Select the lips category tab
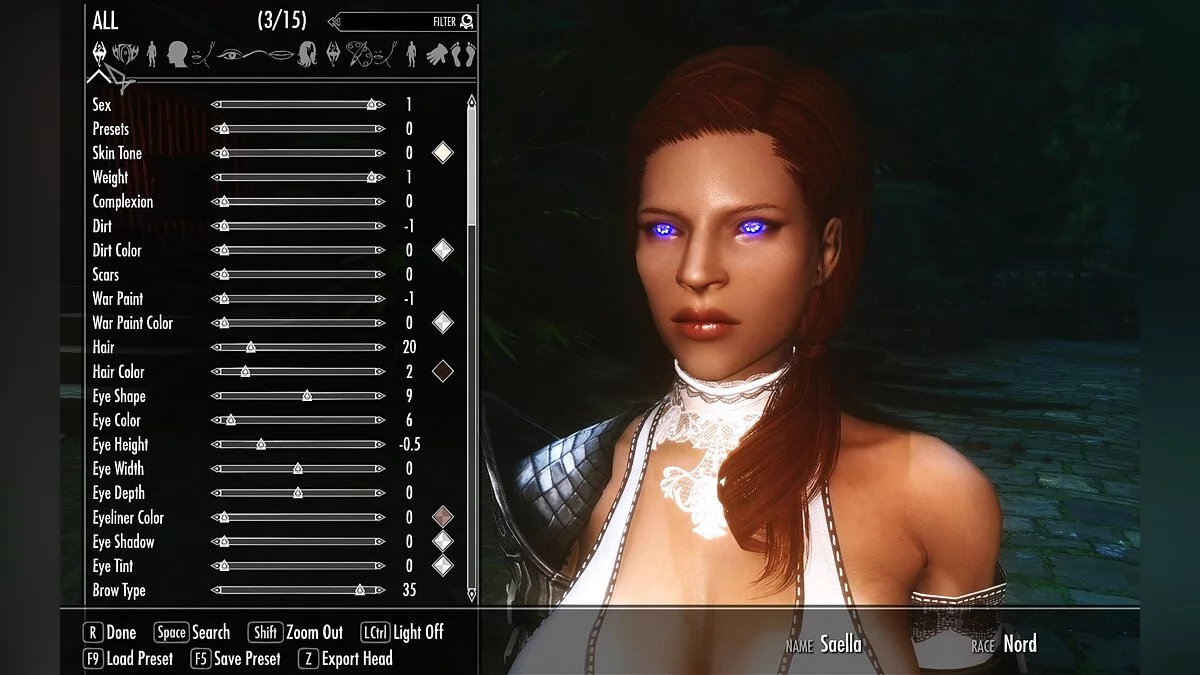The height and width of the screenshot is (675, 1200). (285, 53)
